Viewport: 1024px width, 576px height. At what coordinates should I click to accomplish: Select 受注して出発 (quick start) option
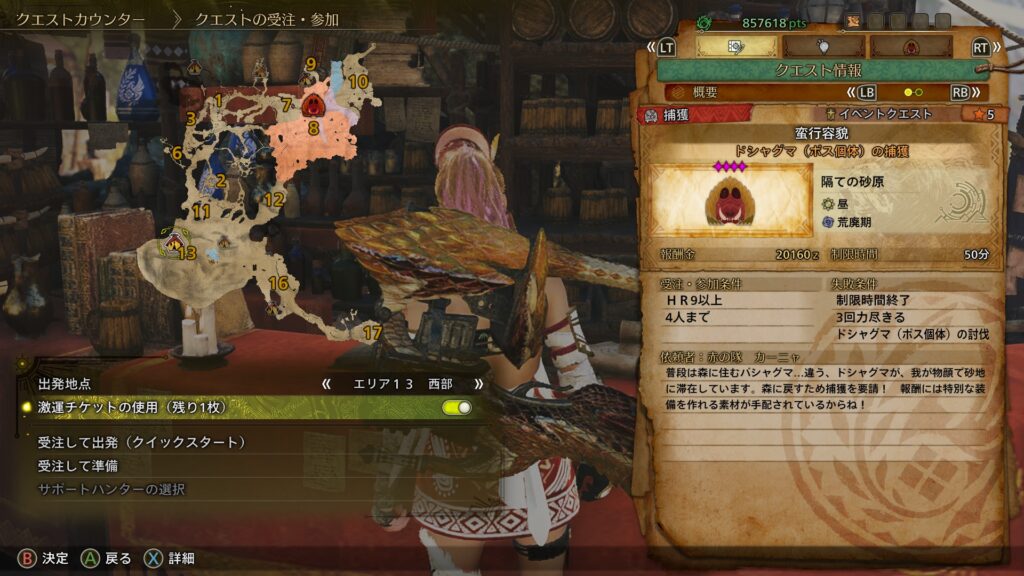[x=142, y=442]
